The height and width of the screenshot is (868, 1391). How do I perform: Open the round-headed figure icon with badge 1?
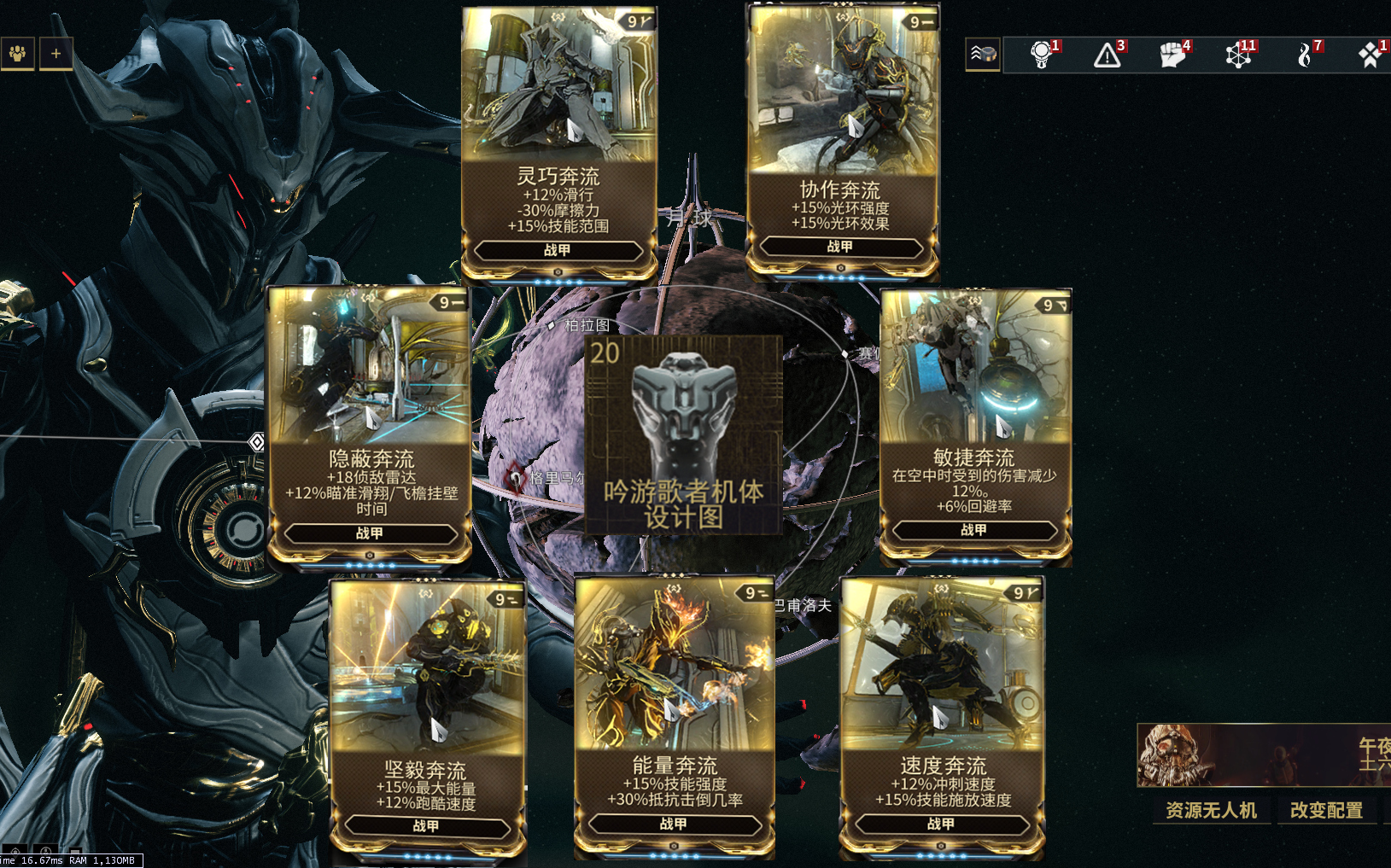1041,55
